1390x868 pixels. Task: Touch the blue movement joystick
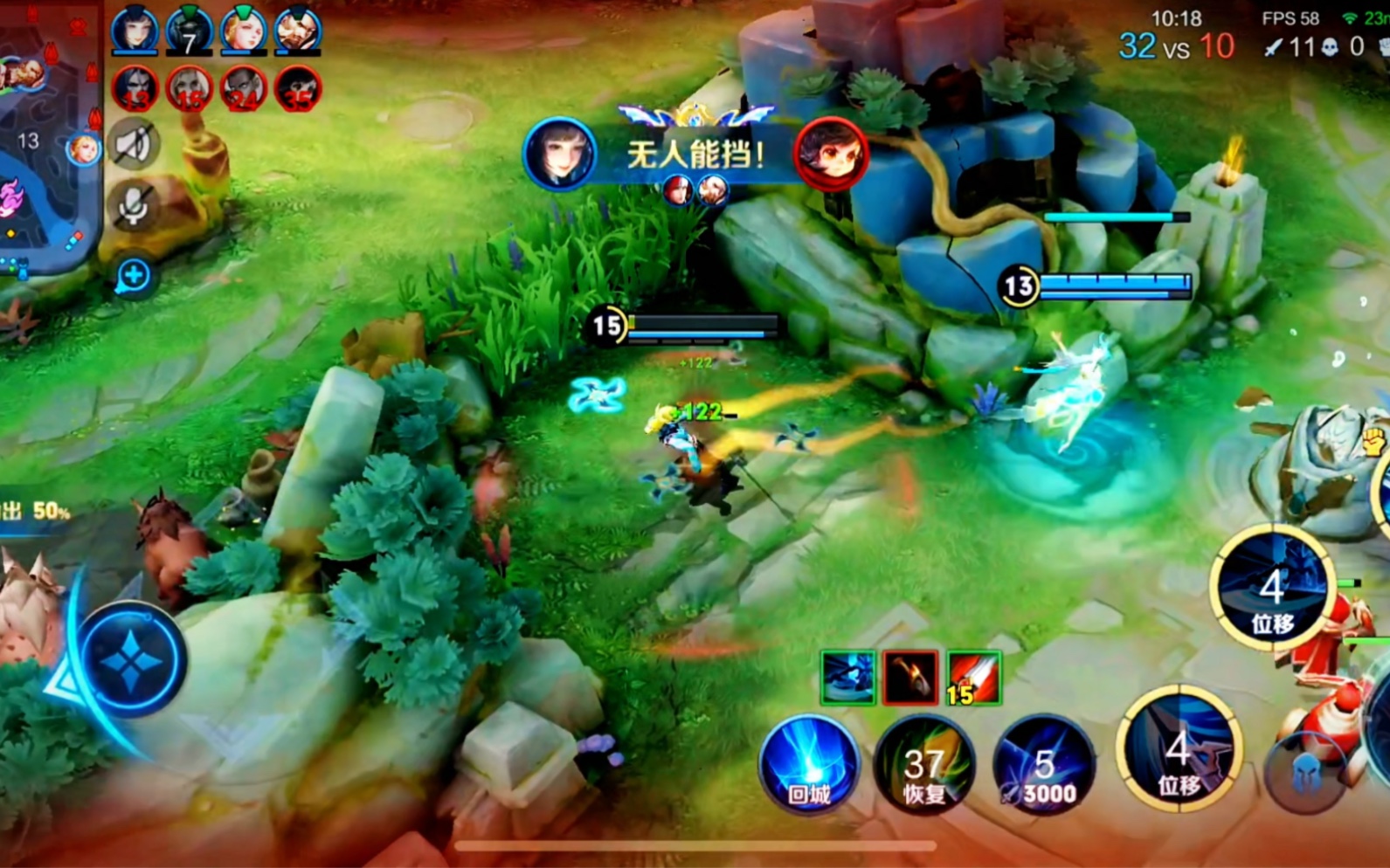click(x=131, y=659)
